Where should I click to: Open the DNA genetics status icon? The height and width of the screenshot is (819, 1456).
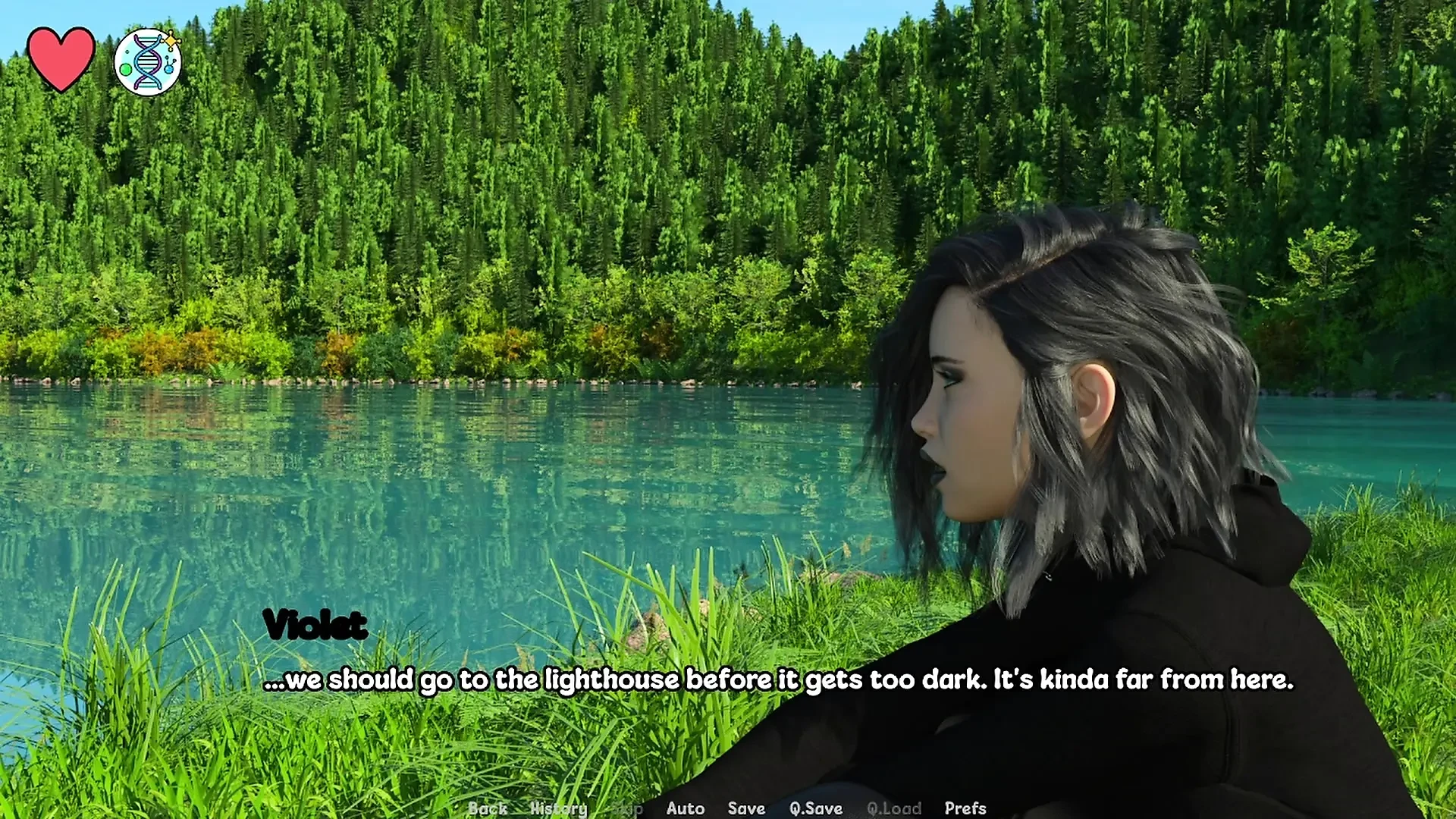tap(149, 61)
